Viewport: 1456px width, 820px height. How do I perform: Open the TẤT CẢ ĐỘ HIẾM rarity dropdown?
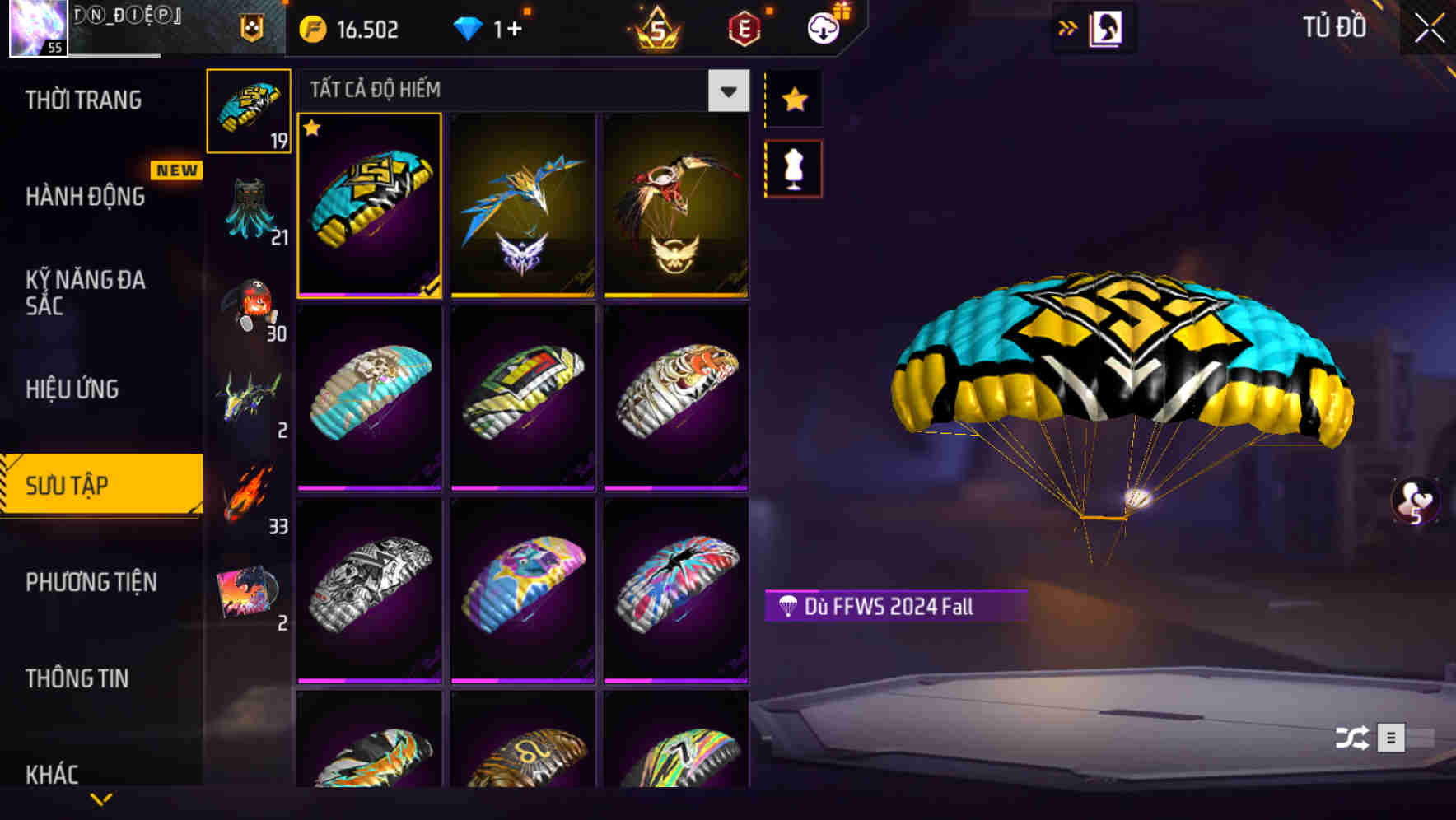pos(726,91)
